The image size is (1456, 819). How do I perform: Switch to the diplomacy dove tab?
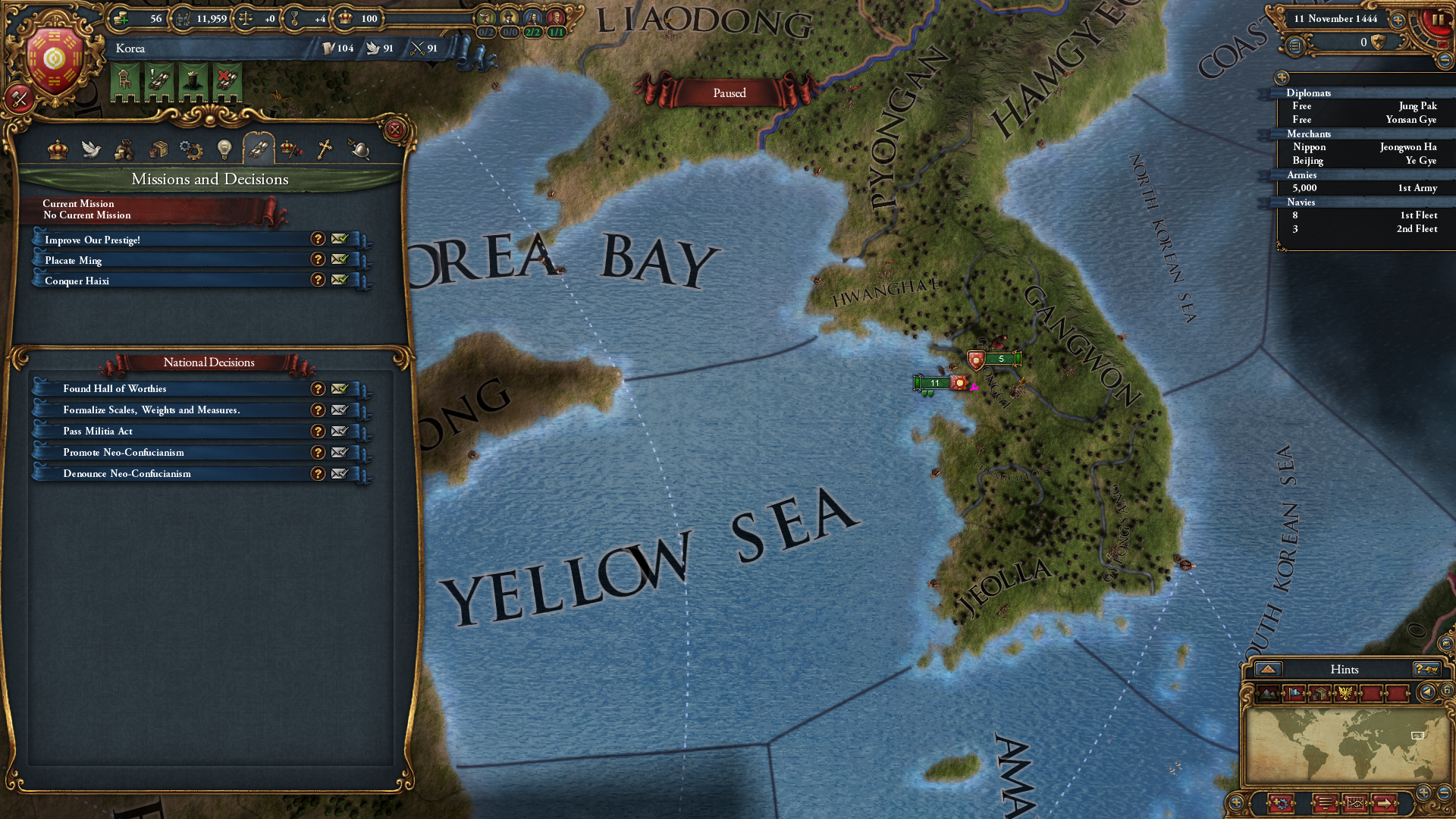(x=91, y=149)
